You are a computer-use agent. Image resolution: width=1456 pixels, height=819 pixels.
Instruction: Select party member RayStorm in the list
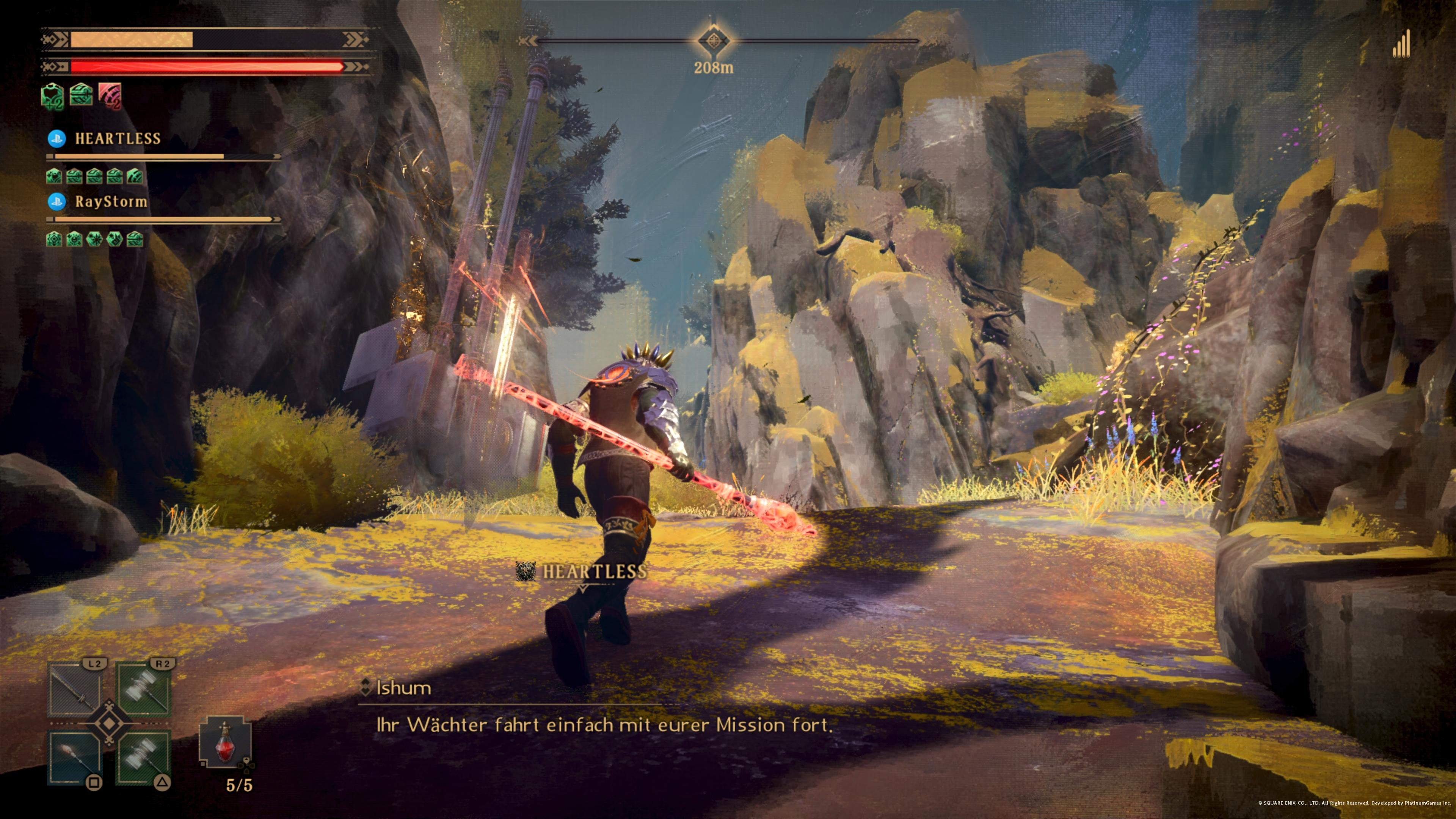(x=111, y=202)
